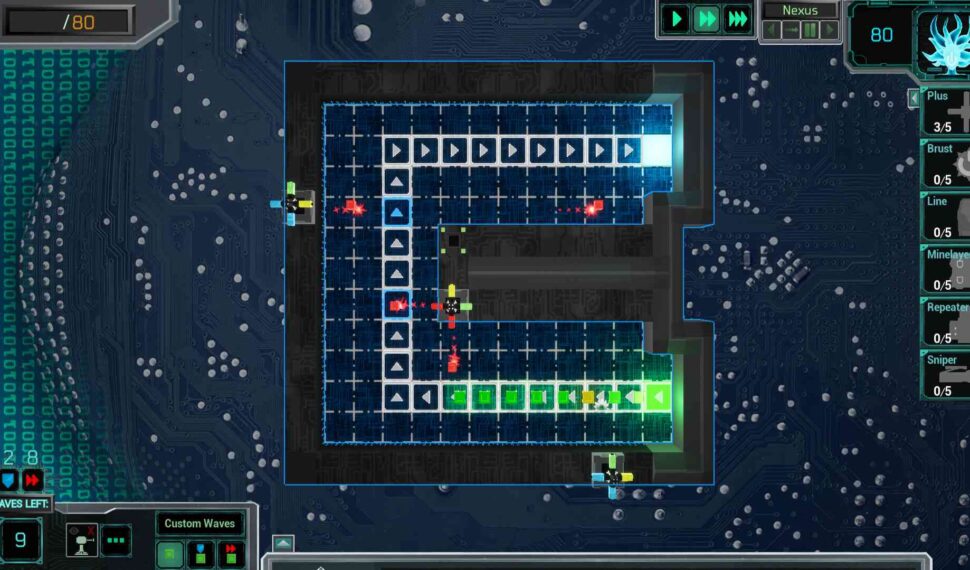Select the Plus tower
This screenshot has height=570, width=970.
(946, 111)
